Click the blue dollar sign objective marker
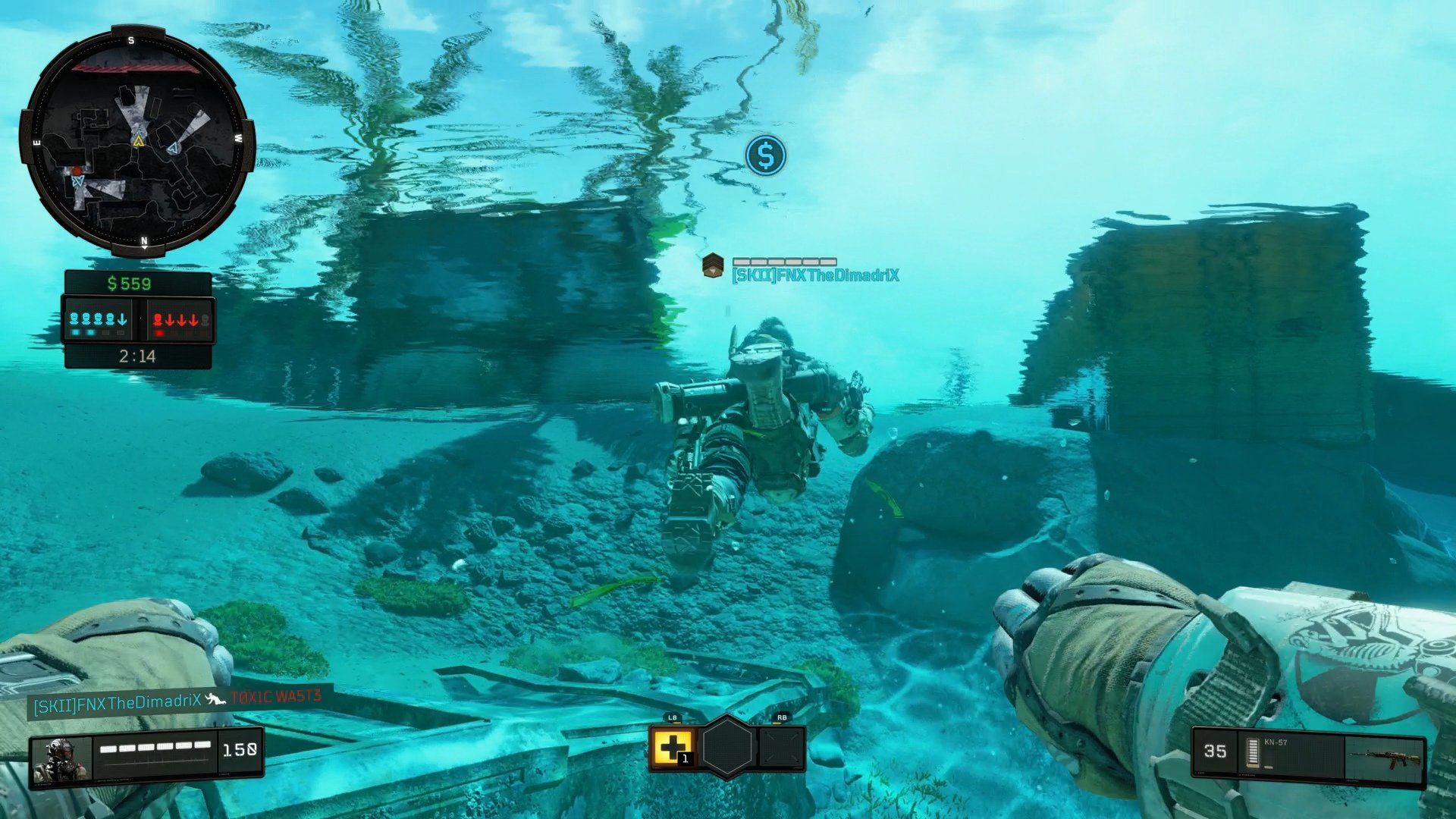 766,155
